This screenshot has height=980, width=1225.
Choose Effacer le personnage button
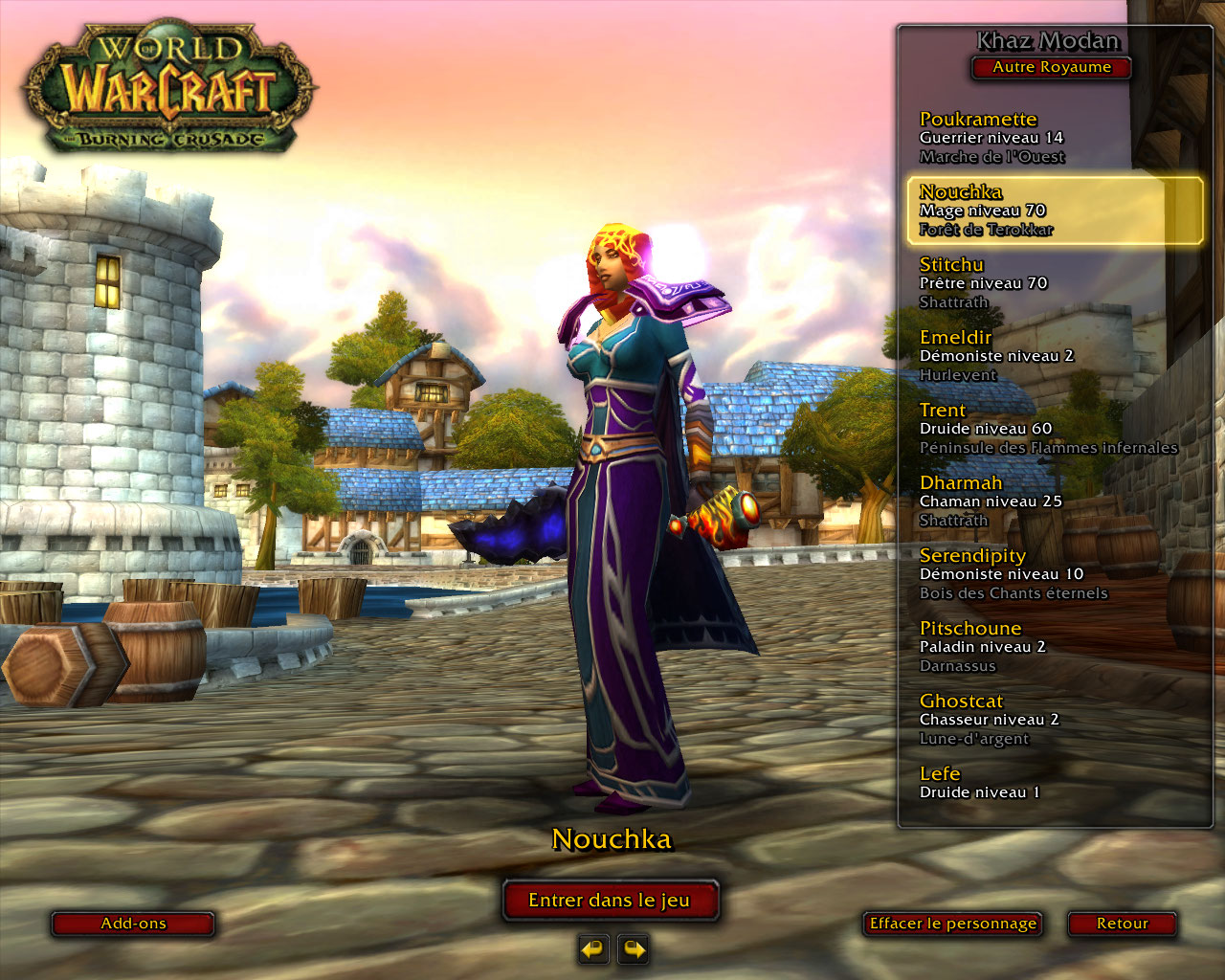pyautogui.click(x=952, y=924)
